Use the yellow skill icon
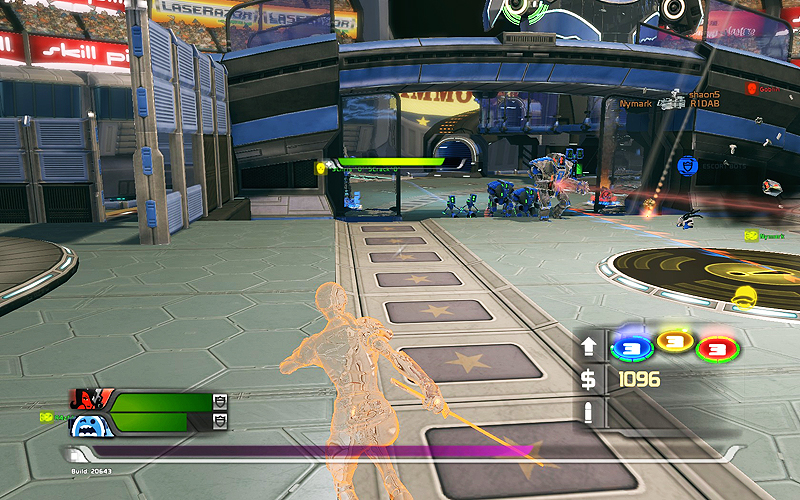 coord(674,346)
